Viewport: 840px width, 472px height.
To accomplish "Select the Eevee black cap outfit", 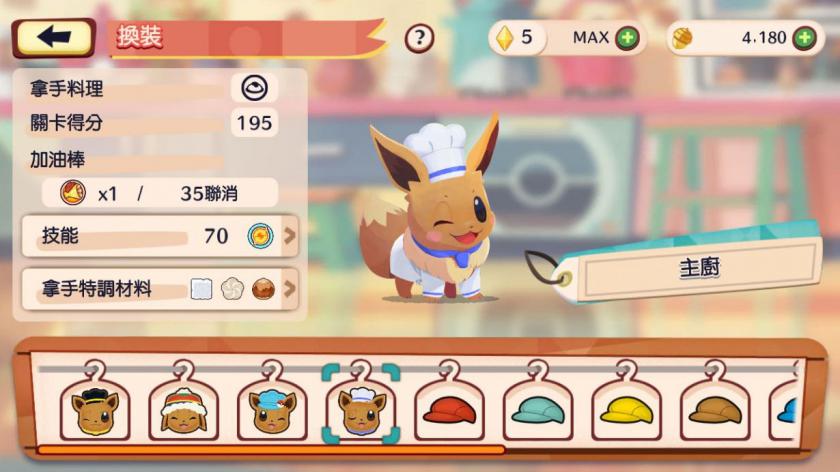I will coord(94,409).
